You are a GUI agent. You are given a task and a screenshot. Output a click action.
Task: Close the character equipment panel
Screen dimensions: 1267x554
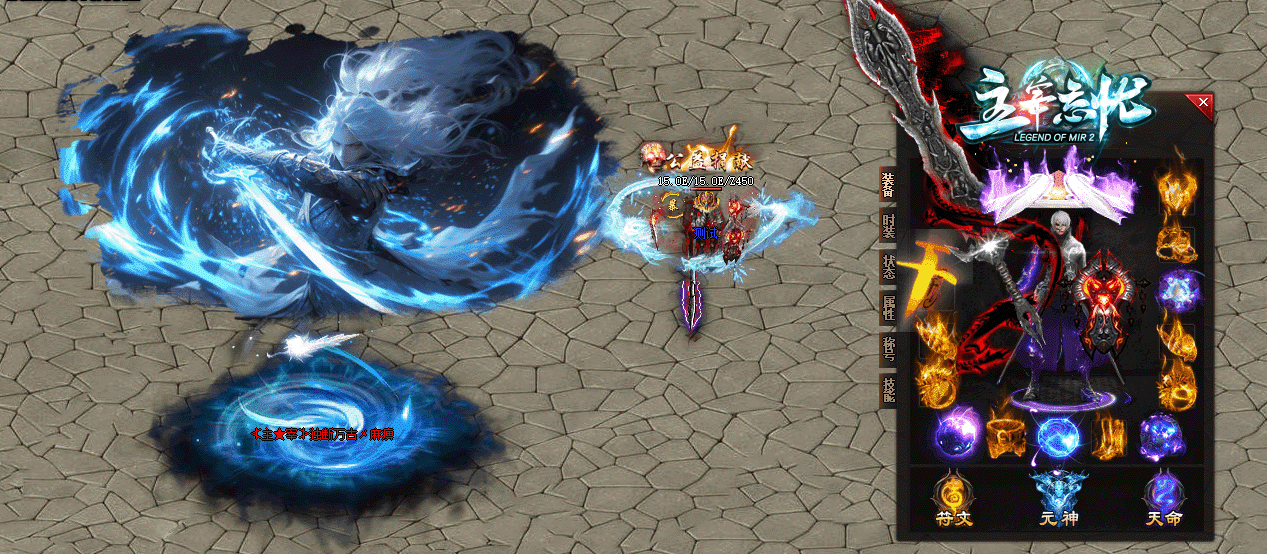1203,102
